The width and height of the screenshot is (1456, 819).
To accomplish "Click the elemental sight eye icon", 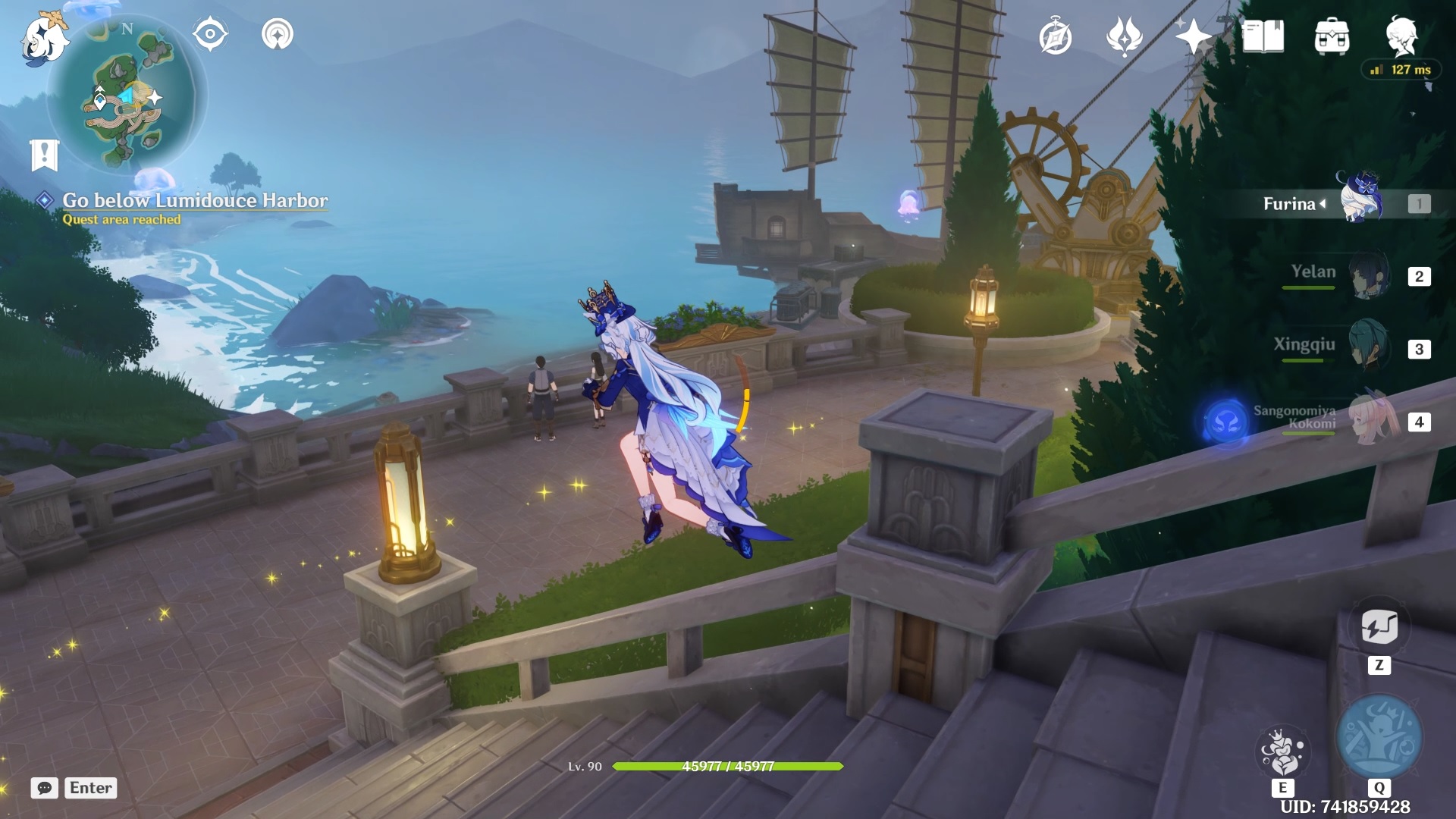I will (x=210, y=35).
